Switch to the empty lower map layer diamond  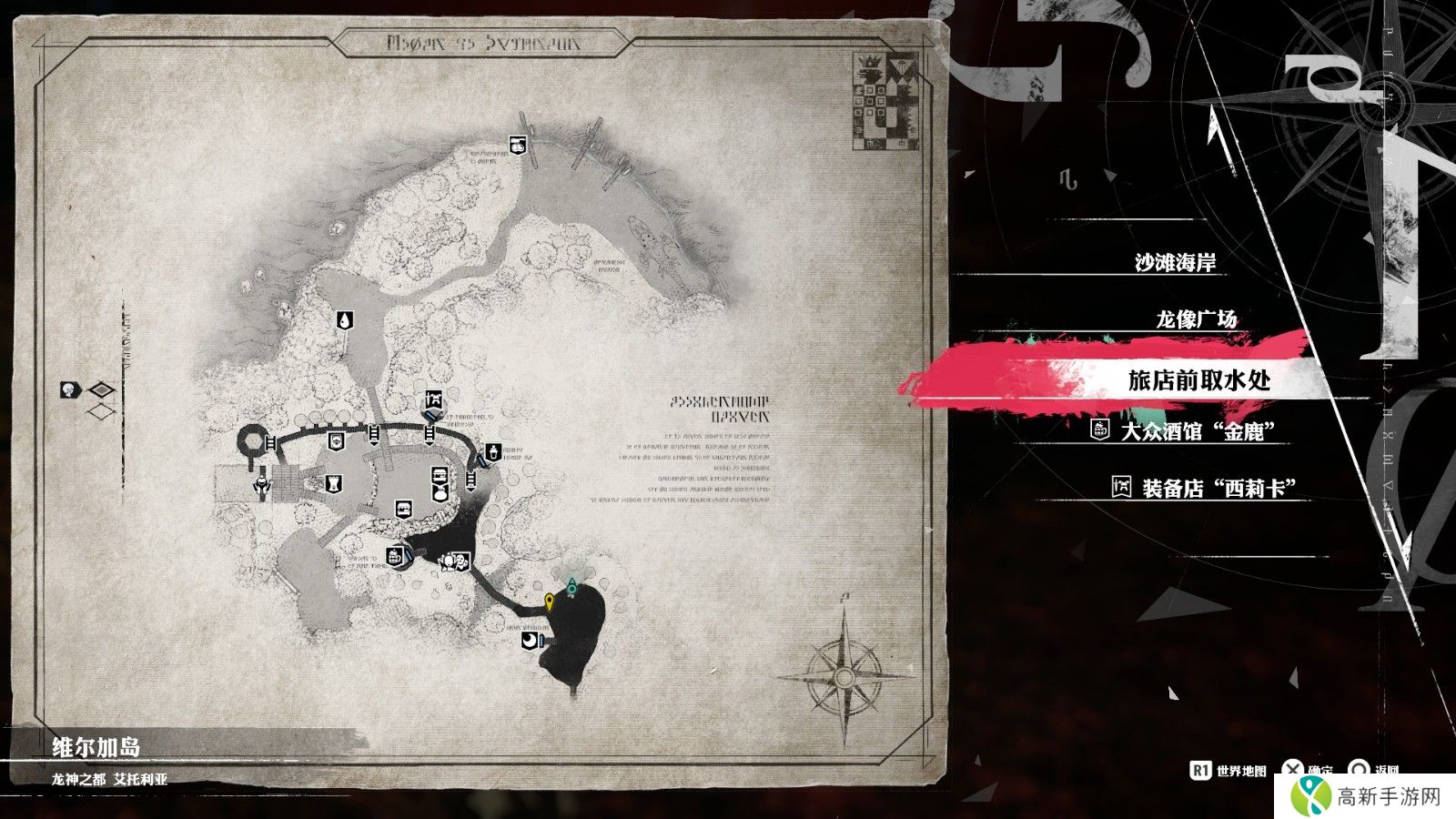(103, 412)
